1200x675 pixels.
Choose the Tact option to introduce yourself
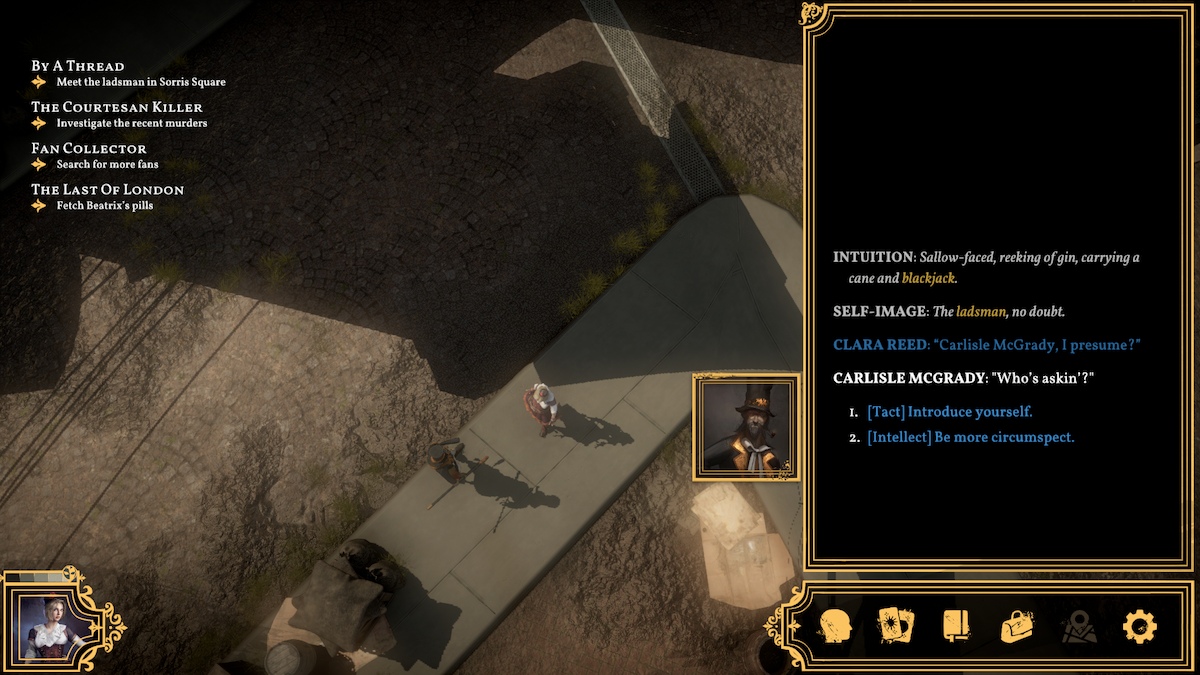(949, 412)
